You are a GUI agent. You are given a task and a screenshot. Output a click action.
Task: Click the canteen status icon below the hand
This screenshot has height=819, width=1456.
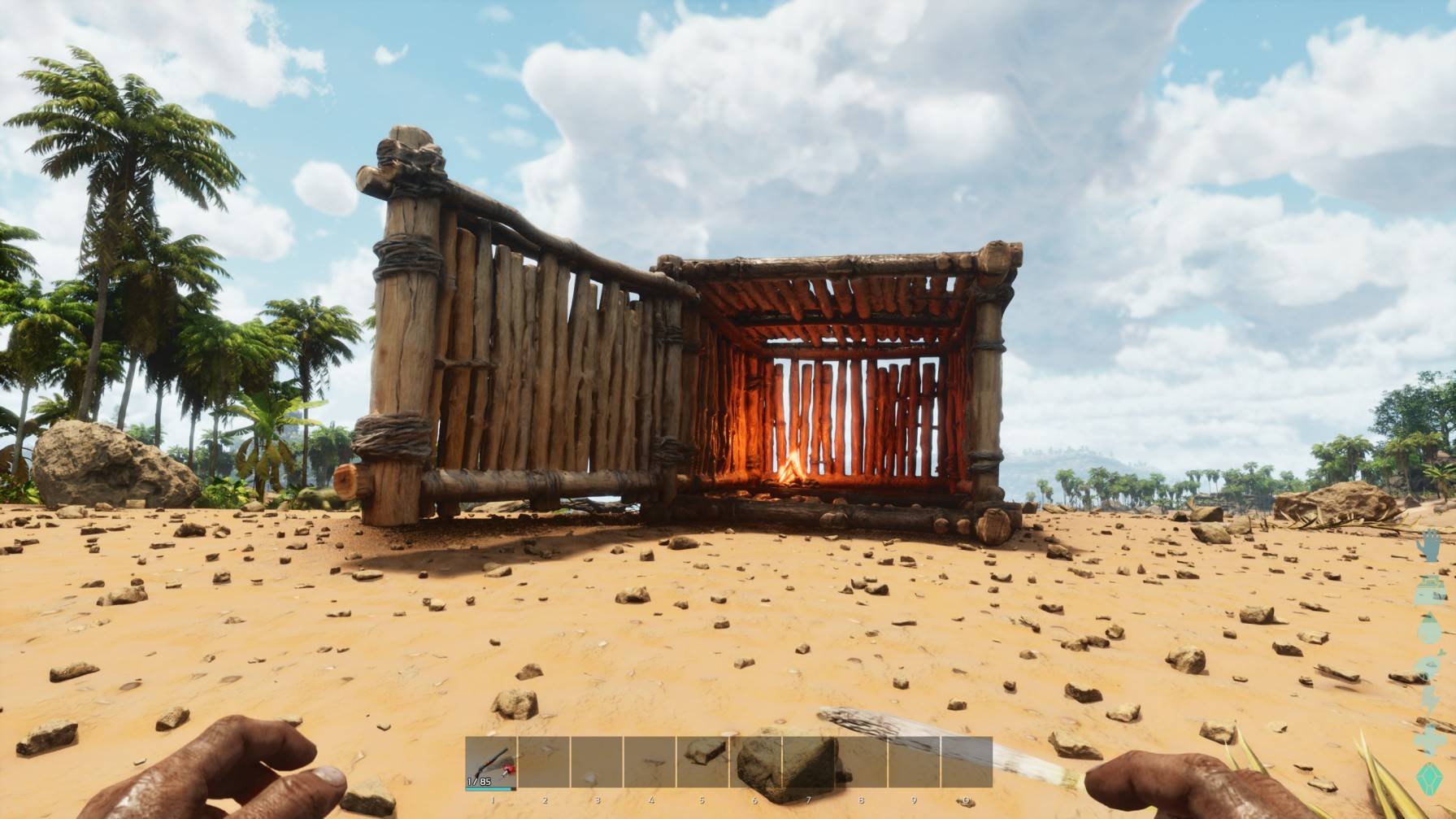(x=1429, y=589)
